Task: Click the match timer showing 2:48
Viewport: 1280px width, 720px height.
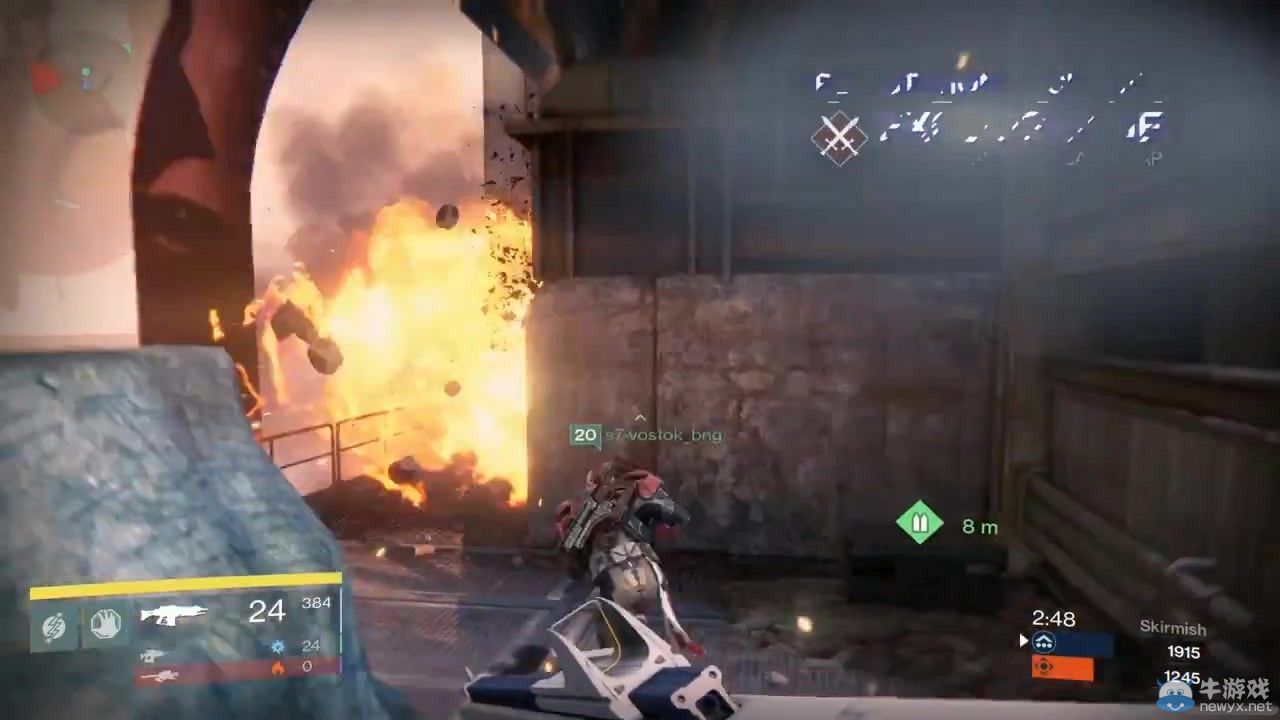Action: pos(1055,619)
